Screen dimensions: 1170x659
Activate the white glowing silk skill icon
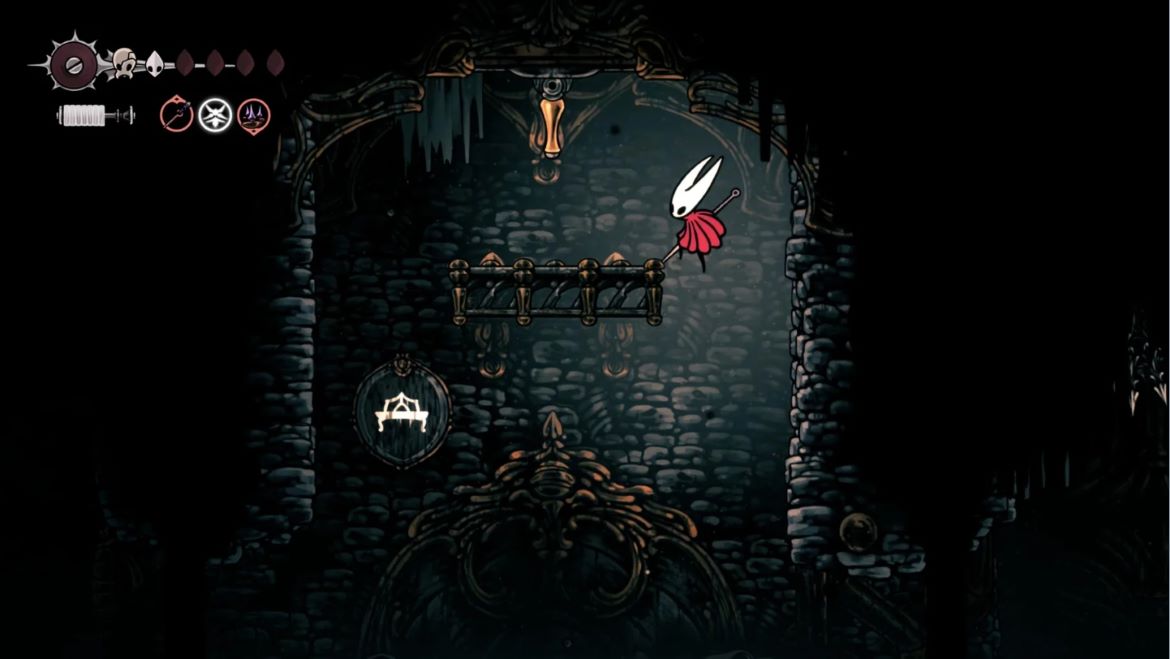[x=215, y=116]
